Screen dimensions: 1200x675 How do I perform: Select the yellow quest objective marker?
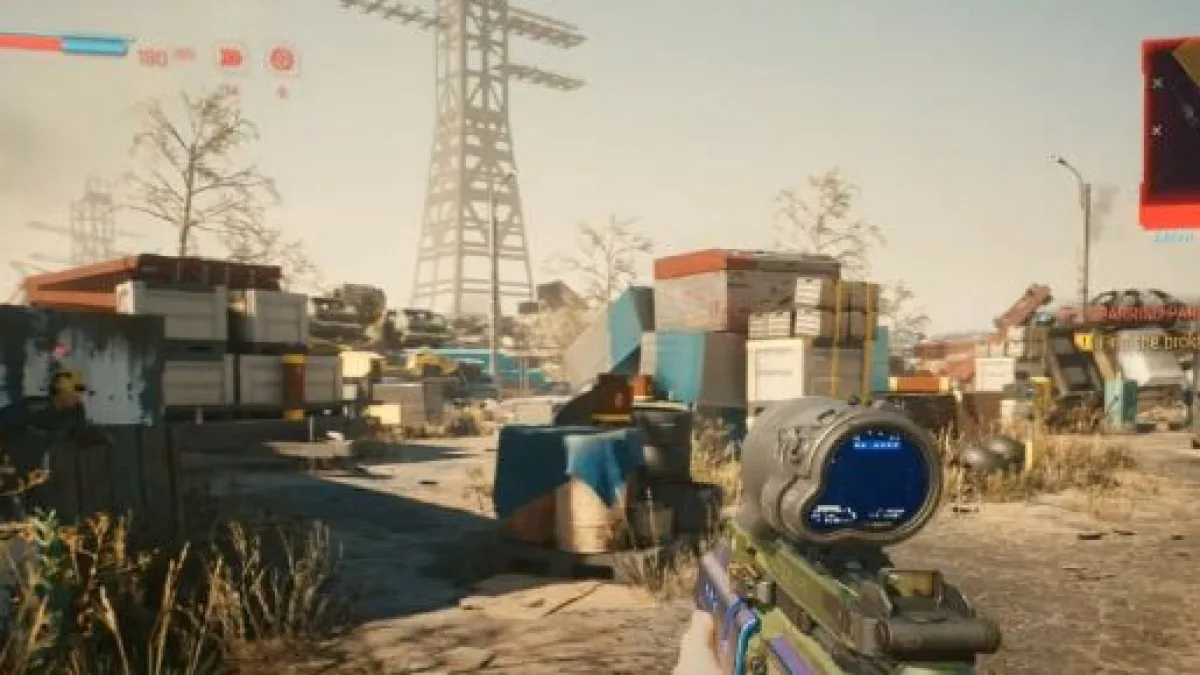point(1084,342)
